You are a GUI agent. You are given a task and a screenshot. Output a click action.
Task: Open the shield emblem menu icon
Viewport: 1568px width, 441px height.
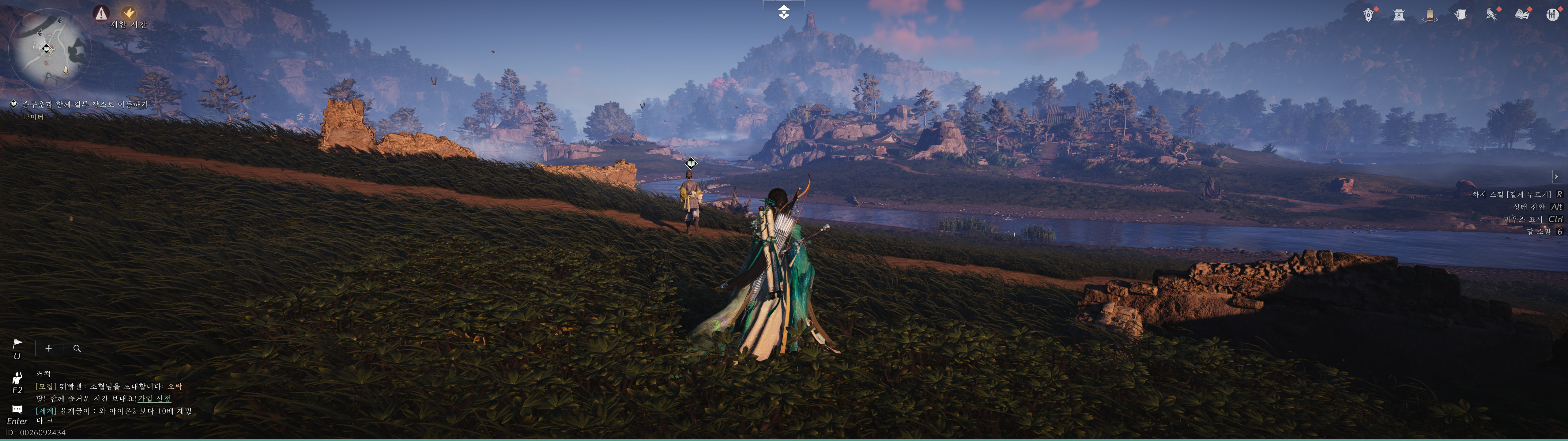click(1368, 15)
